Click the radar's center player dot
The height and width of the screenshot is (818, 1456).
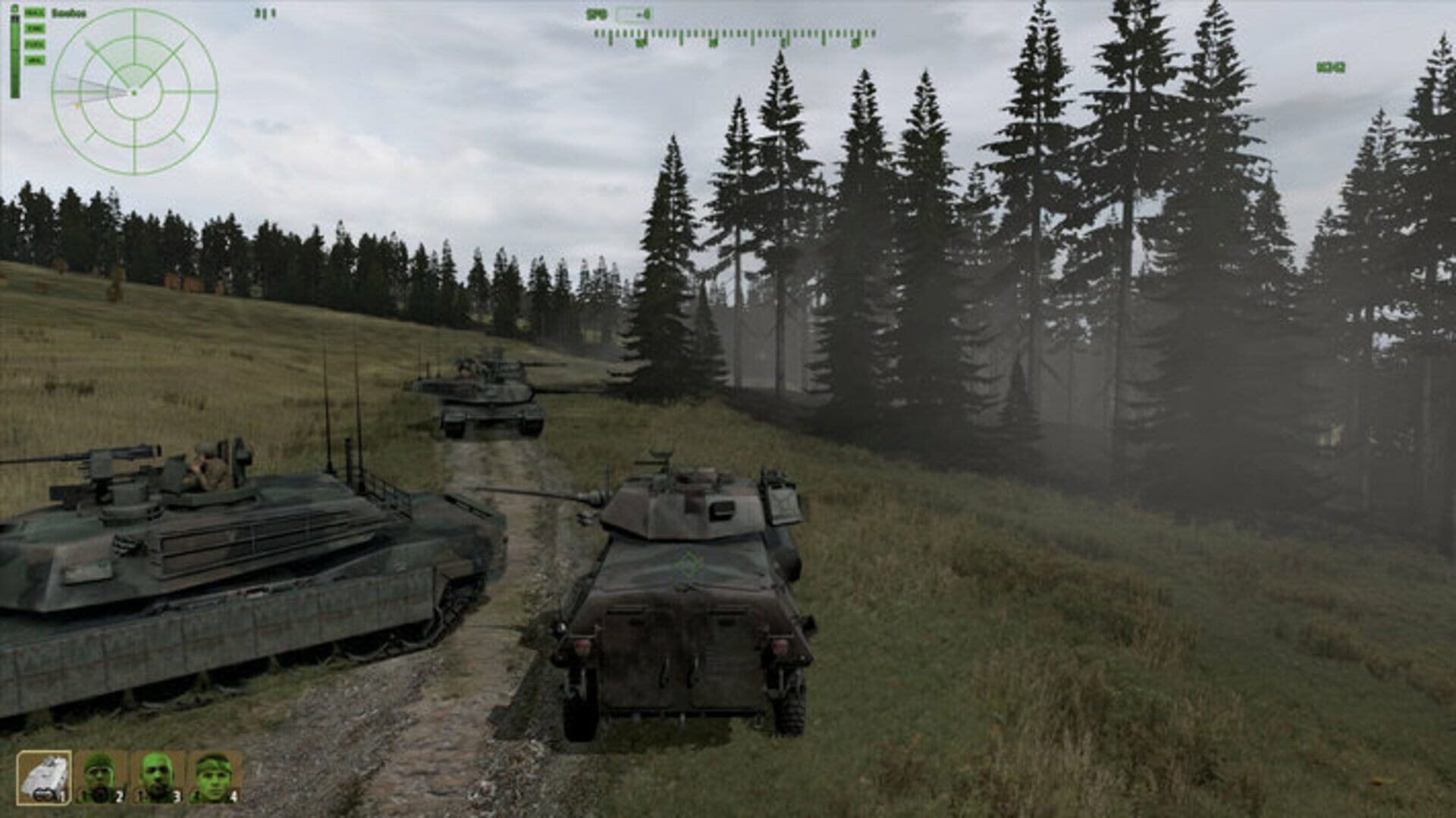click(x=133, y=92)
